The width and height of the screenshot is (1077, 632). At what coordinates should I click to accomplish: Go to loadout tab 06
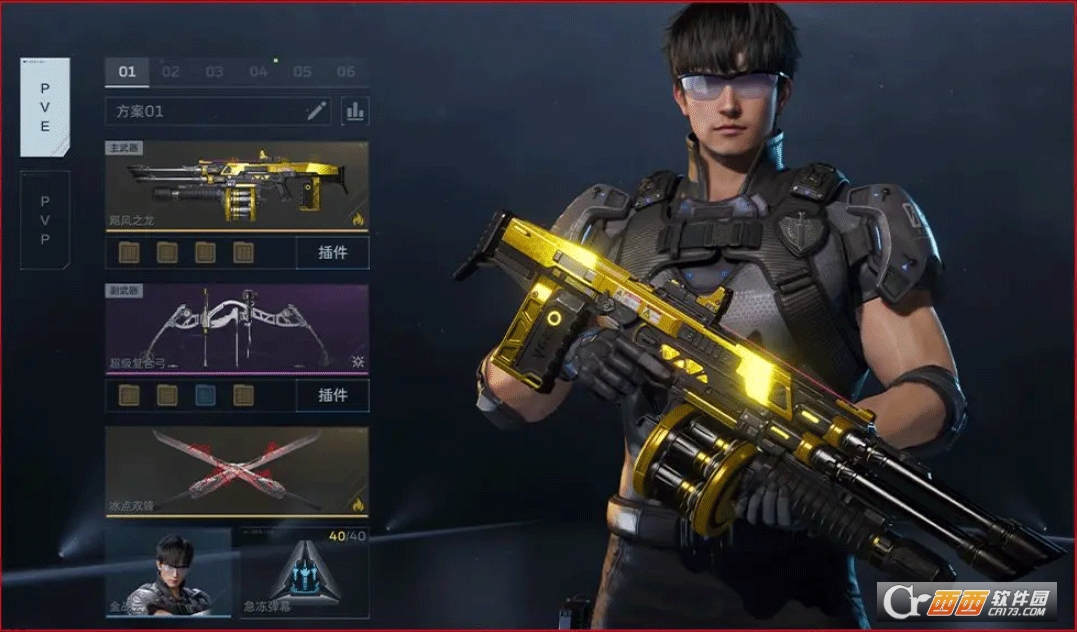coord(346,72)
